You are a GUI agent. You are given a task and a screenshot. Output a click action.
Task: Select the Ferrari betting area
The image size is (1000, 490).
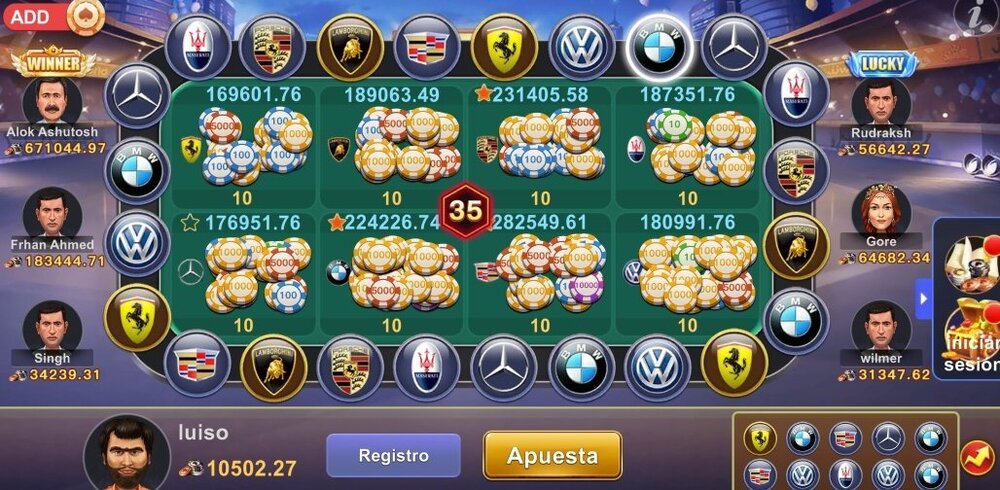click(244, 146)
